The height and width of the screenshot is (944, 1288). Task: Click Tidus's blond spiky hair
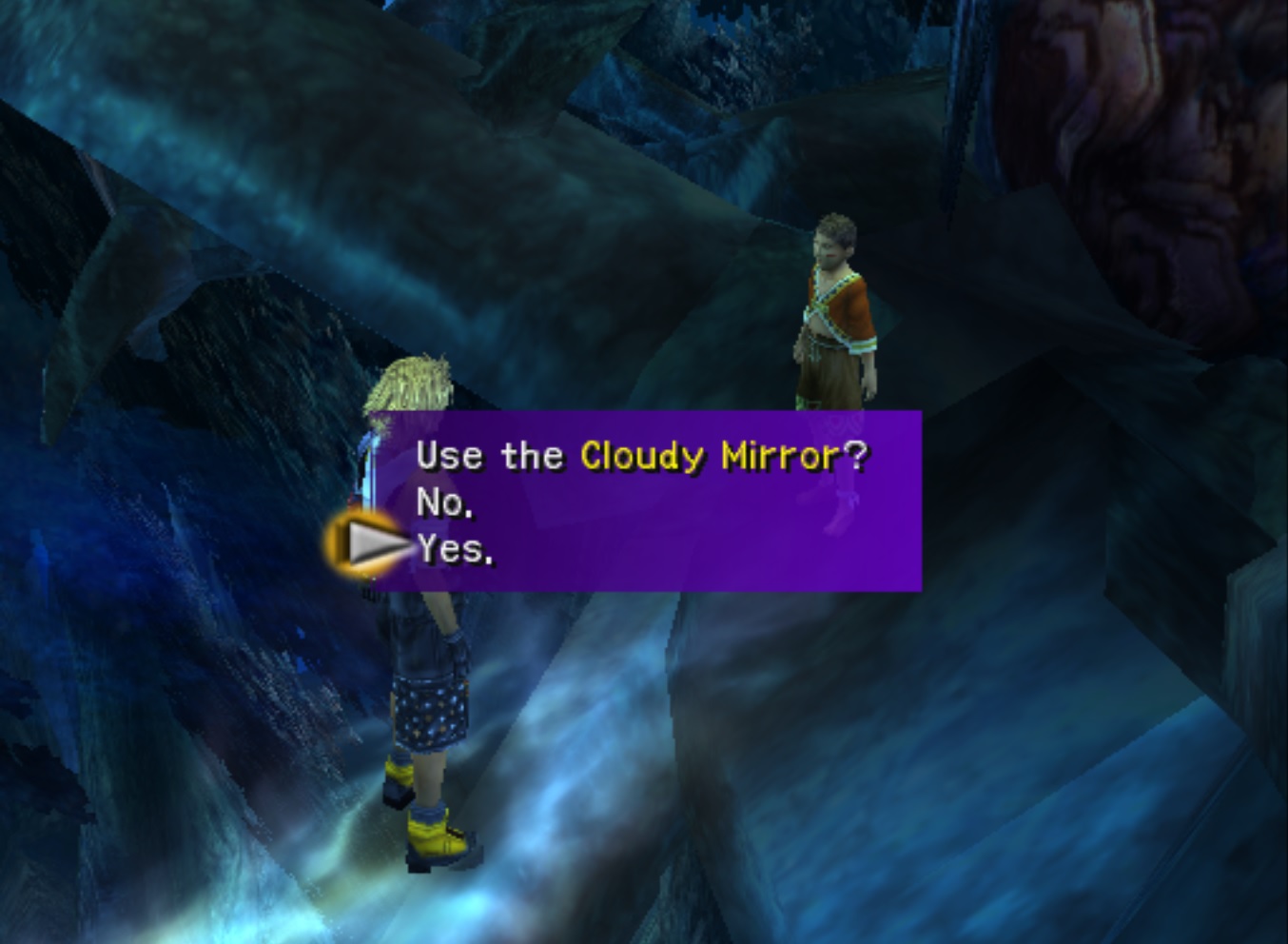click(x=412, y=381)
